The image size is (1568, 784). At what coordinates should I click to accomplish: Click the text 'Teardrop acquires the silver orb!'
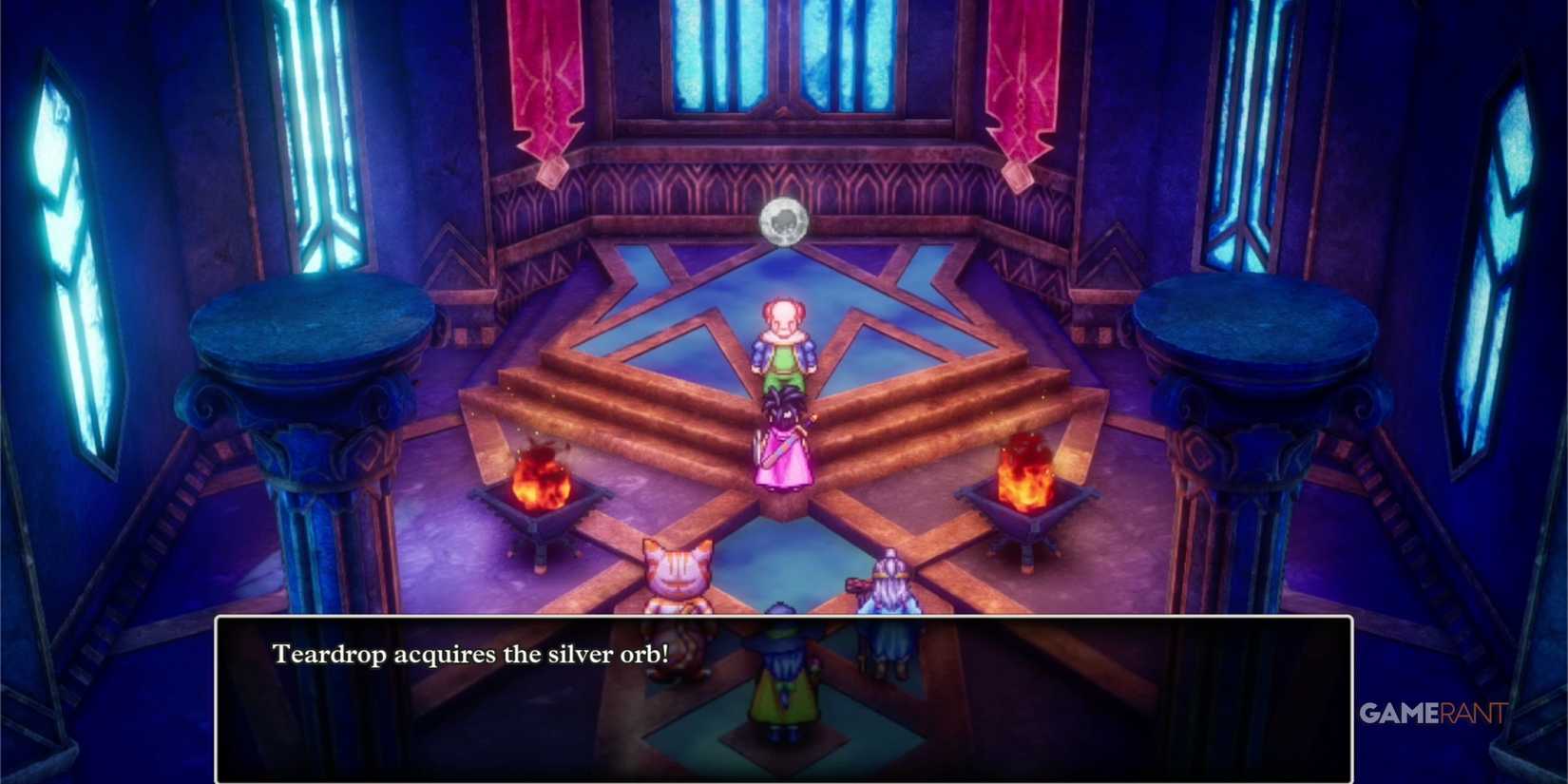click(472, 655)
